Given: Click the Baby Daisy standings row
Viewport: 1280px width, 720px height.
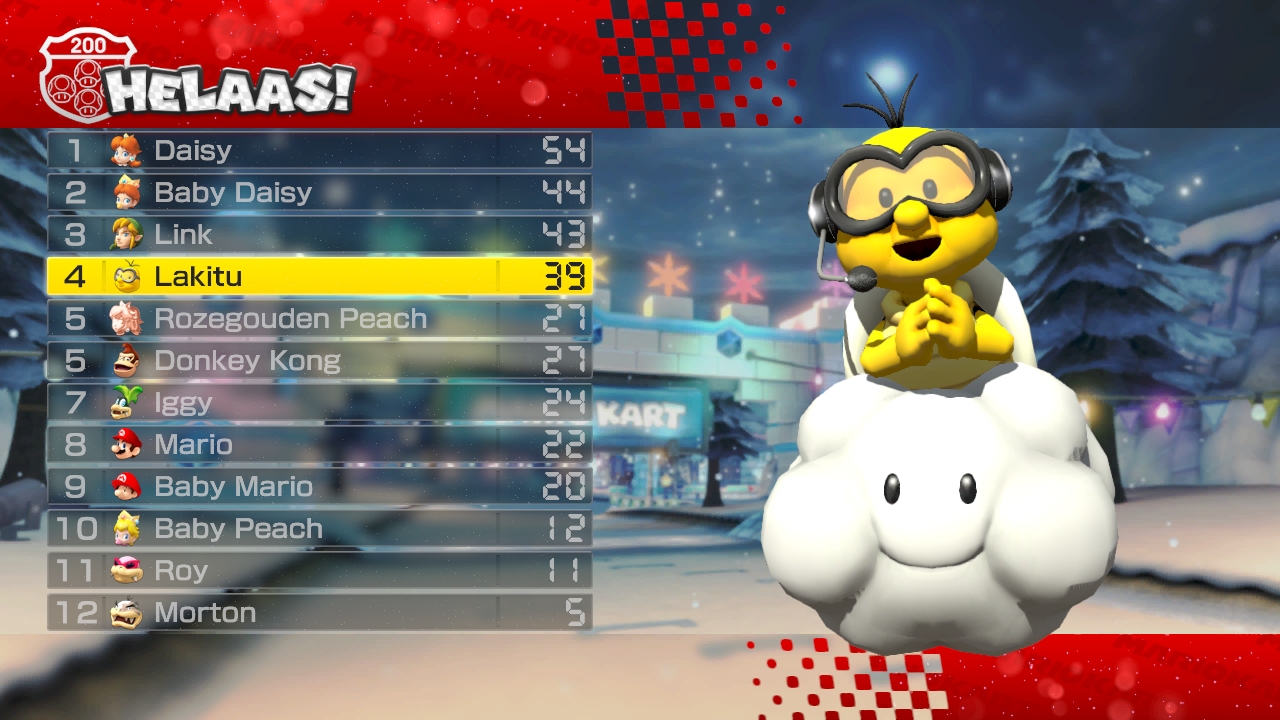Looking at the screenshot, I should coord(320,192).
